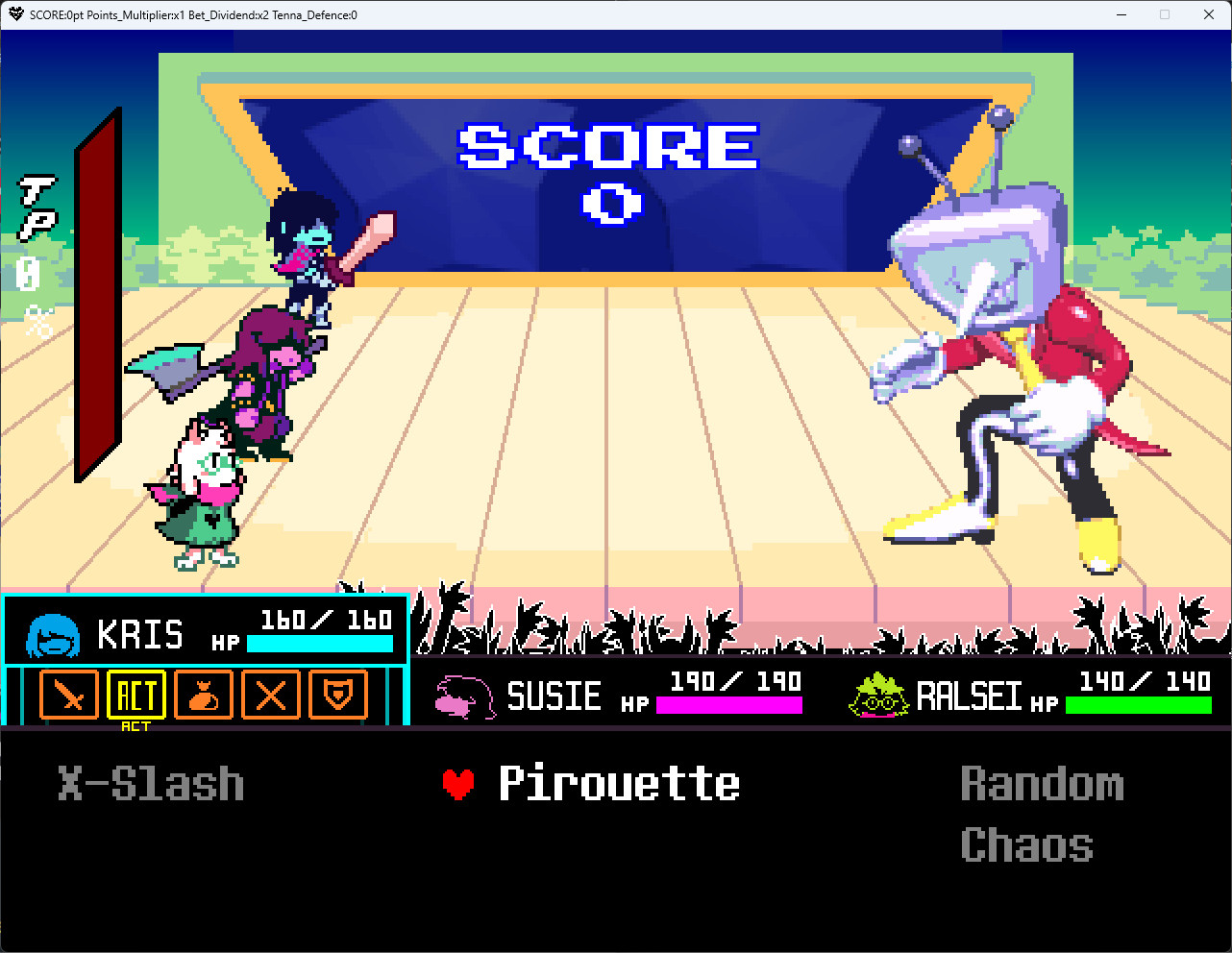Click the red heart soul cursor
This screenshot has width=1232, height=953.
(x=460, y=783)
